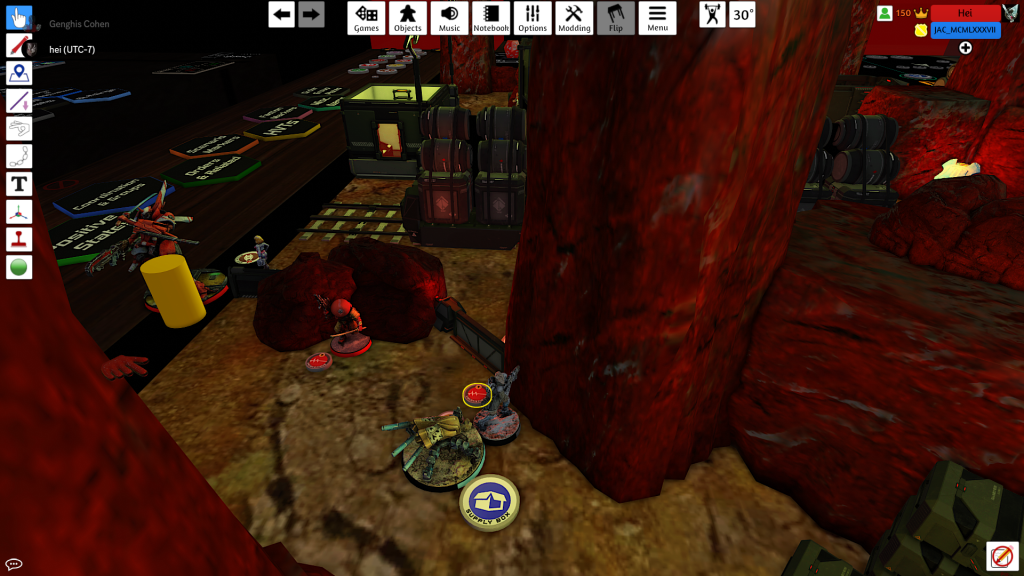Click the Flip table button
The height and width of the screenshot is (576, 1024).
[616, 18]
